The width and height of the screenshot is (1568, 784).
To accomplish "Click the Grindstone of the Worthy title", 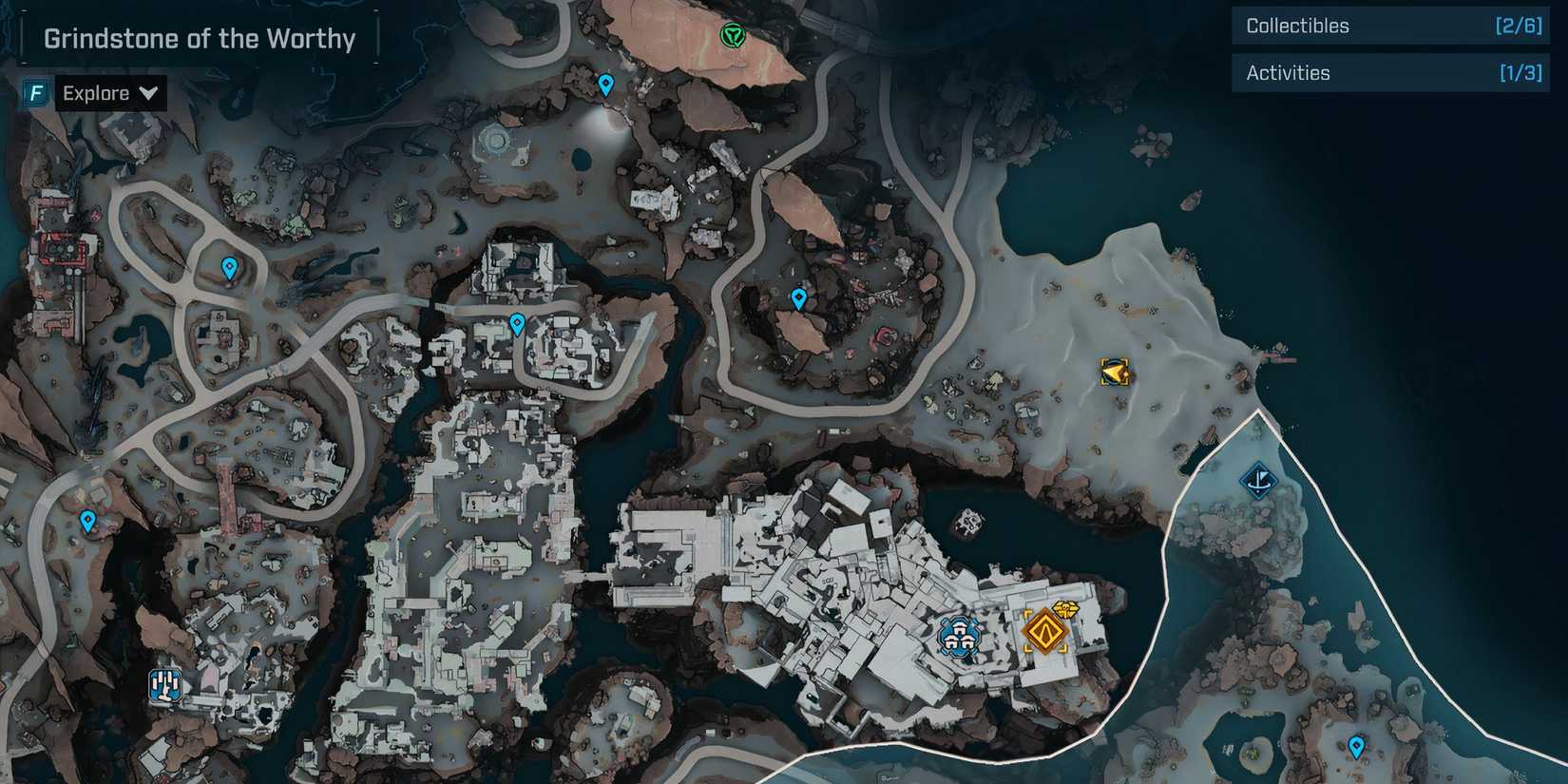I will (198, 38).
